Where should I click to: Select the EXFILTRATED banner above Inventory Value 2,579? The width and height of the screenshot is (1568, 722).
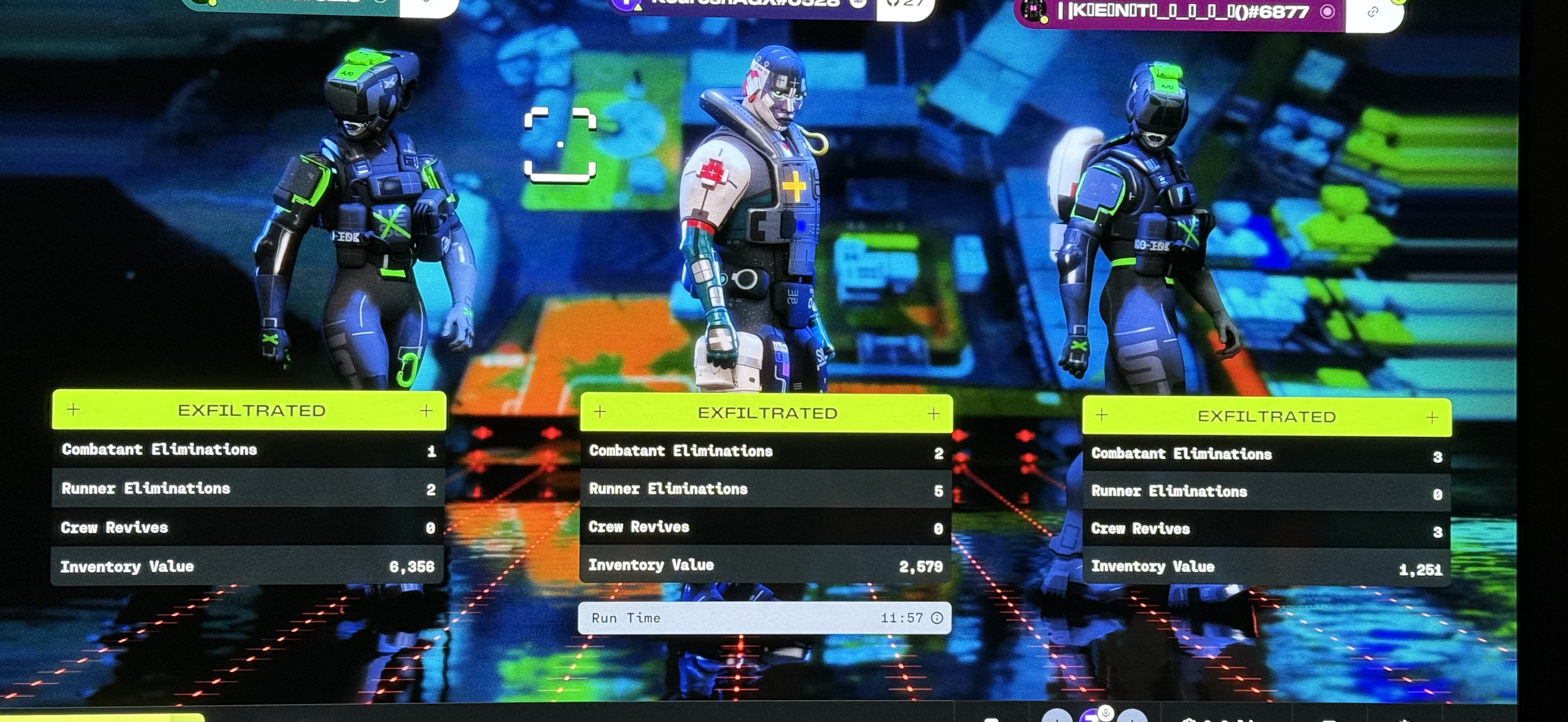(x=766, y=414)
